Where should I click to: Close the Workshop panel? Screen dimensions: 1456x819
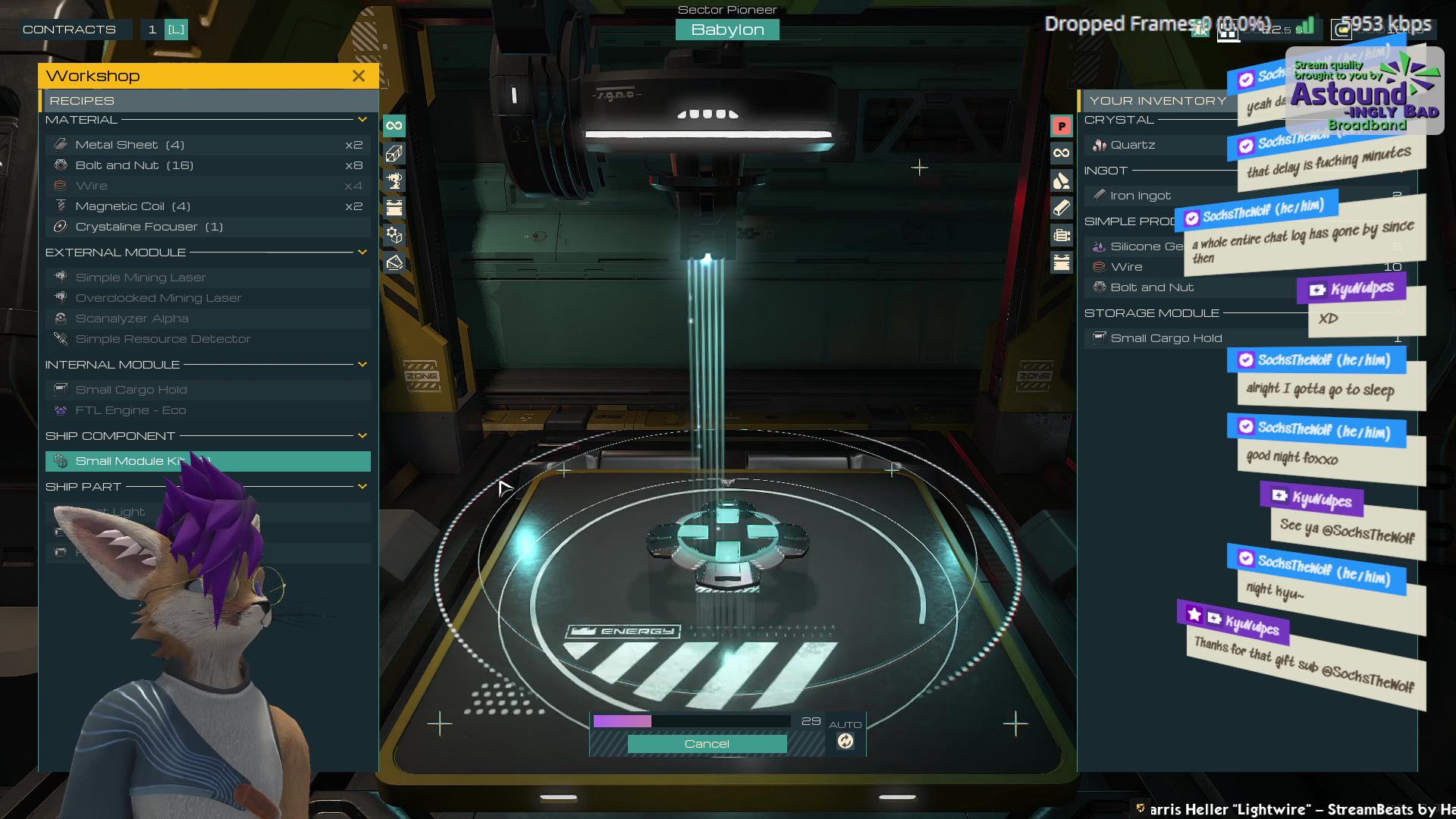click(x=359, y=76)
